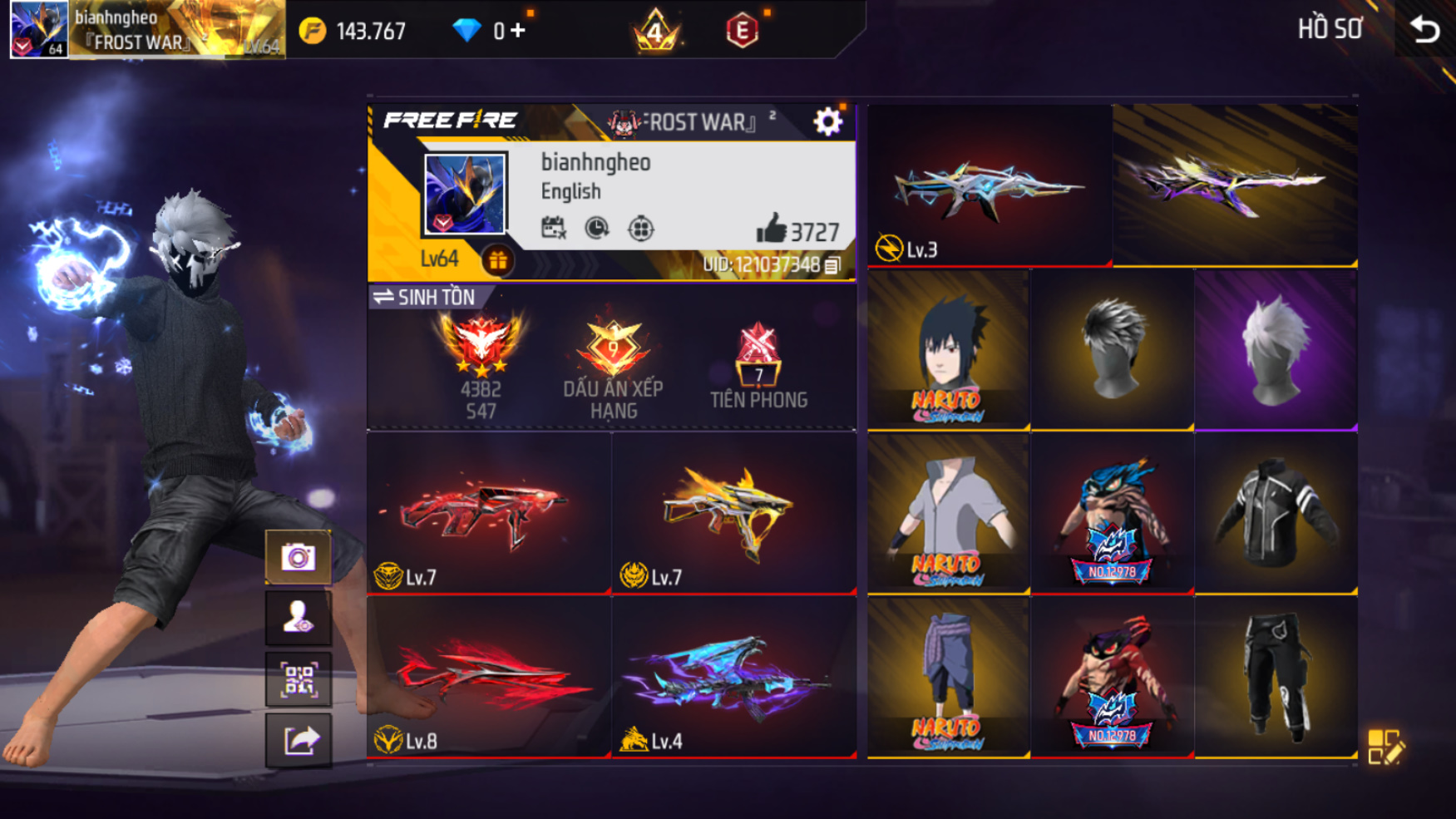The image size is (1456, 819).
Task: Copy the UID with copy icon
Action: click(x=832, y=265)
